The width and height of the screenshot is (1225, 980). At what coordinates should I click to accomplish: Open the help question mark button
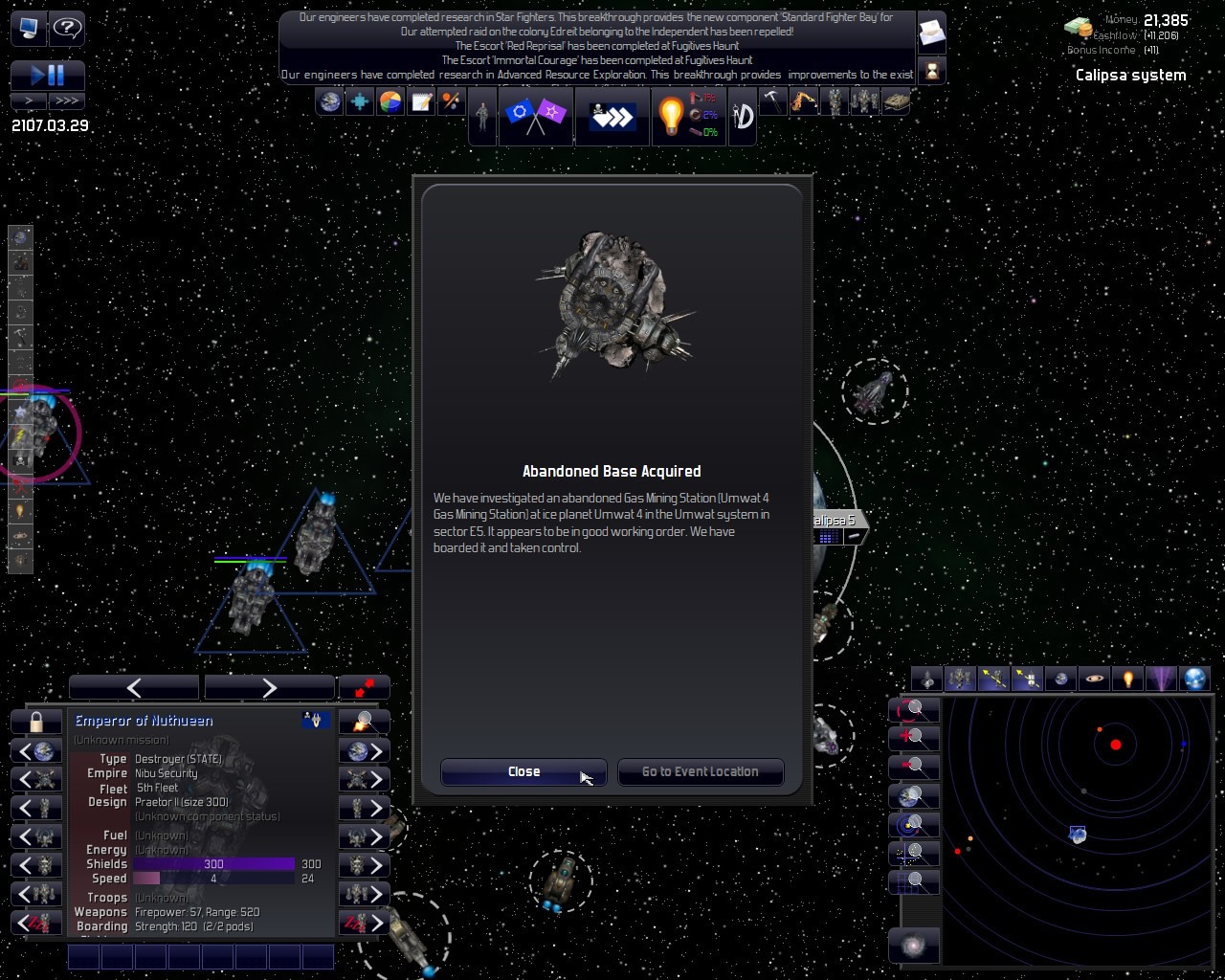[x=66, y=28]
